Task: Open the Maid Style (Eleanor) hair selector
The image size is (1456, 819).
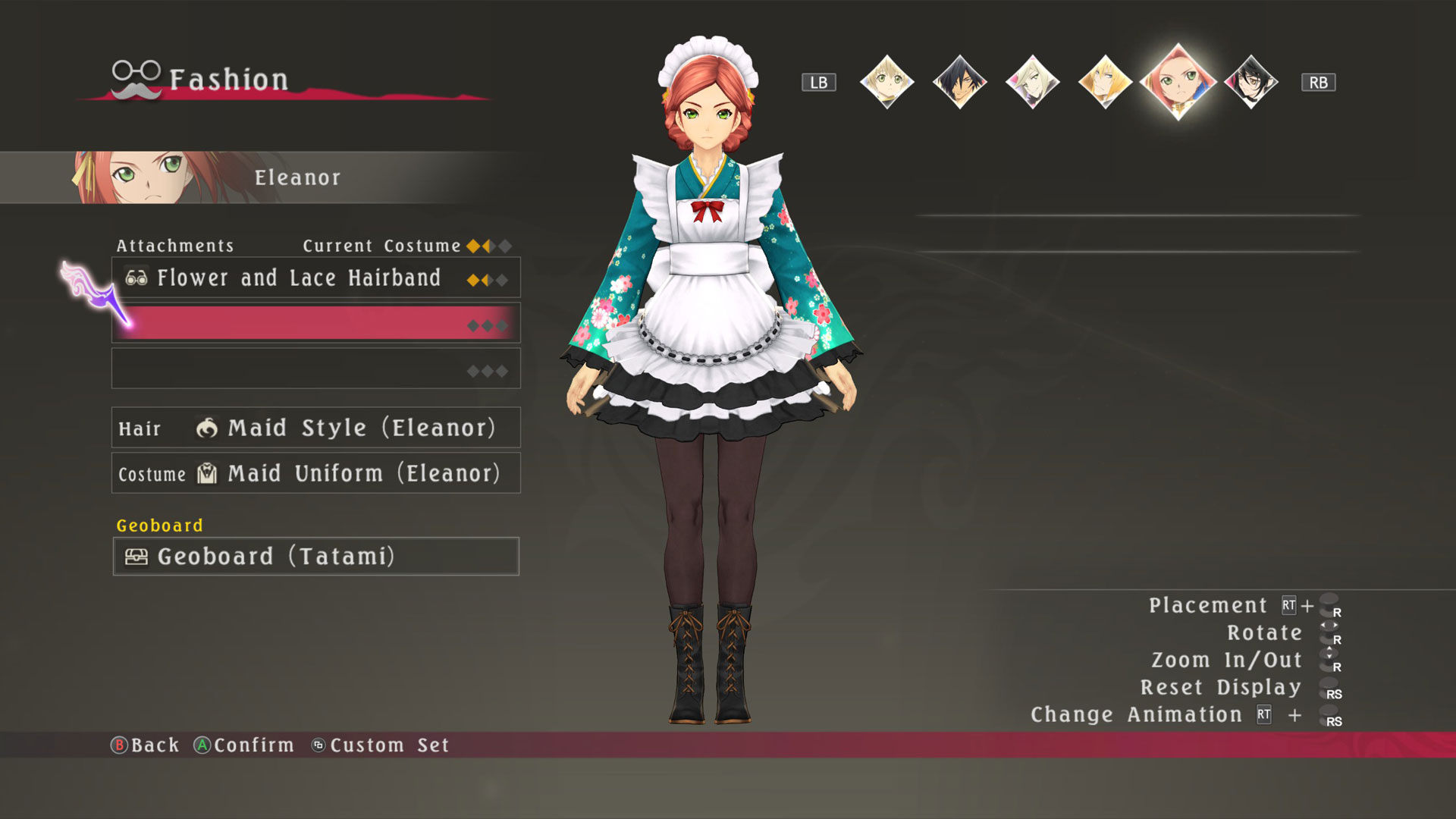Action: 316,428
